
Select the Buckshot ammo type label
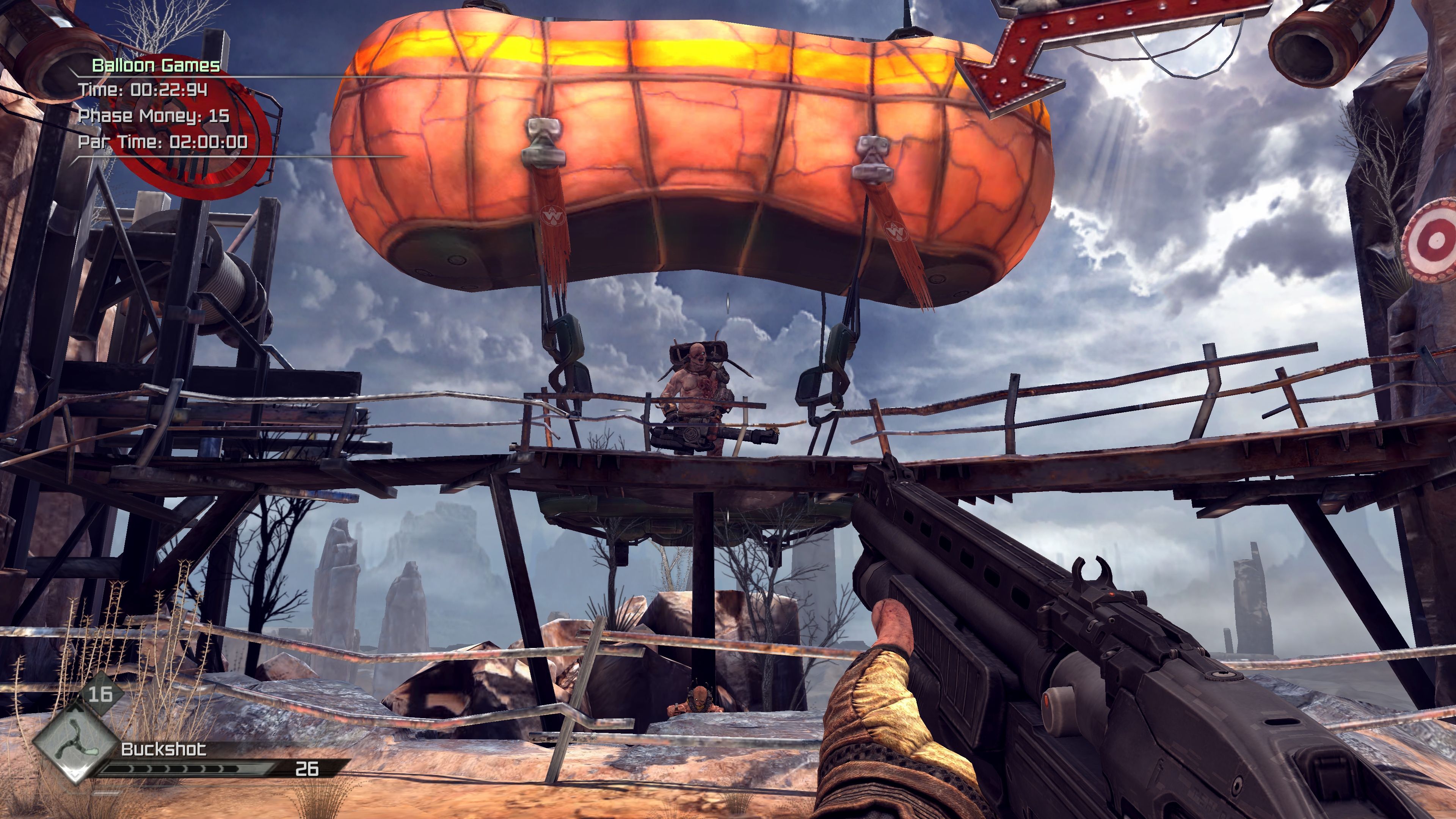(164, 750)
